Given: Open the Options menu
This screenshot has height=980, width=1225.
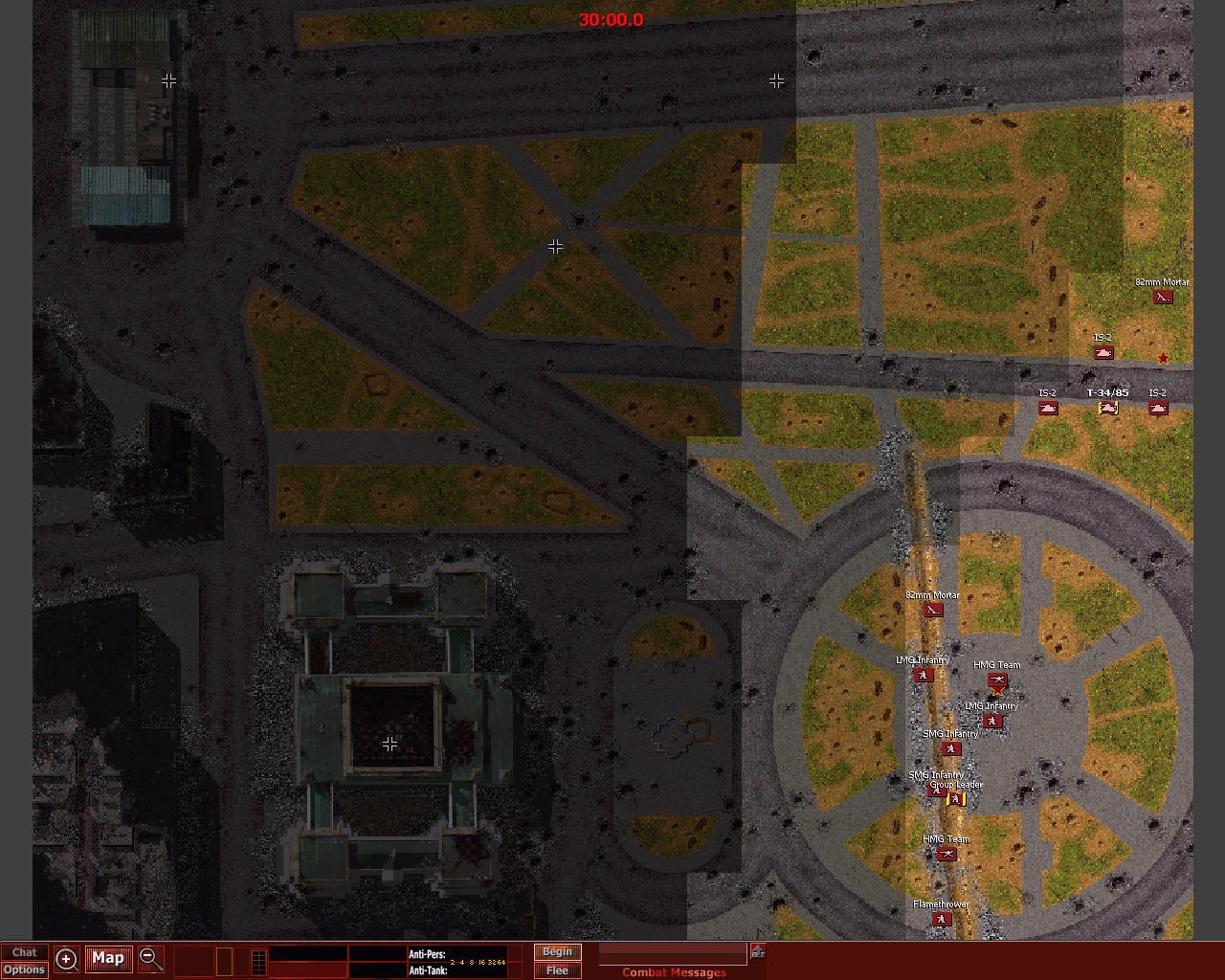Looking at the screenshot, I should coord(24,969).
